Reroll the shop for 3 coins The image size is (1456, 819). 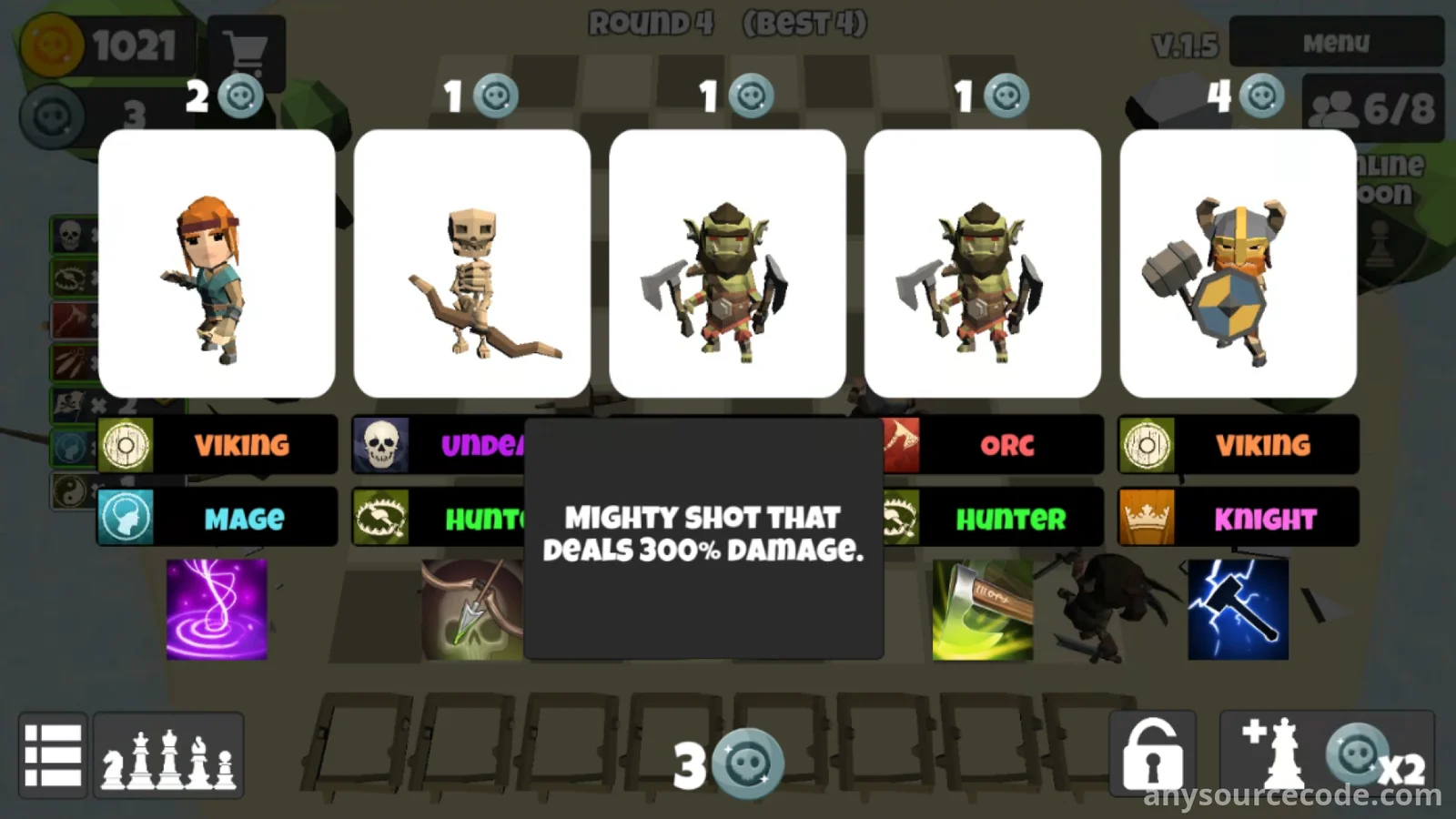click(x=728, y=763)
